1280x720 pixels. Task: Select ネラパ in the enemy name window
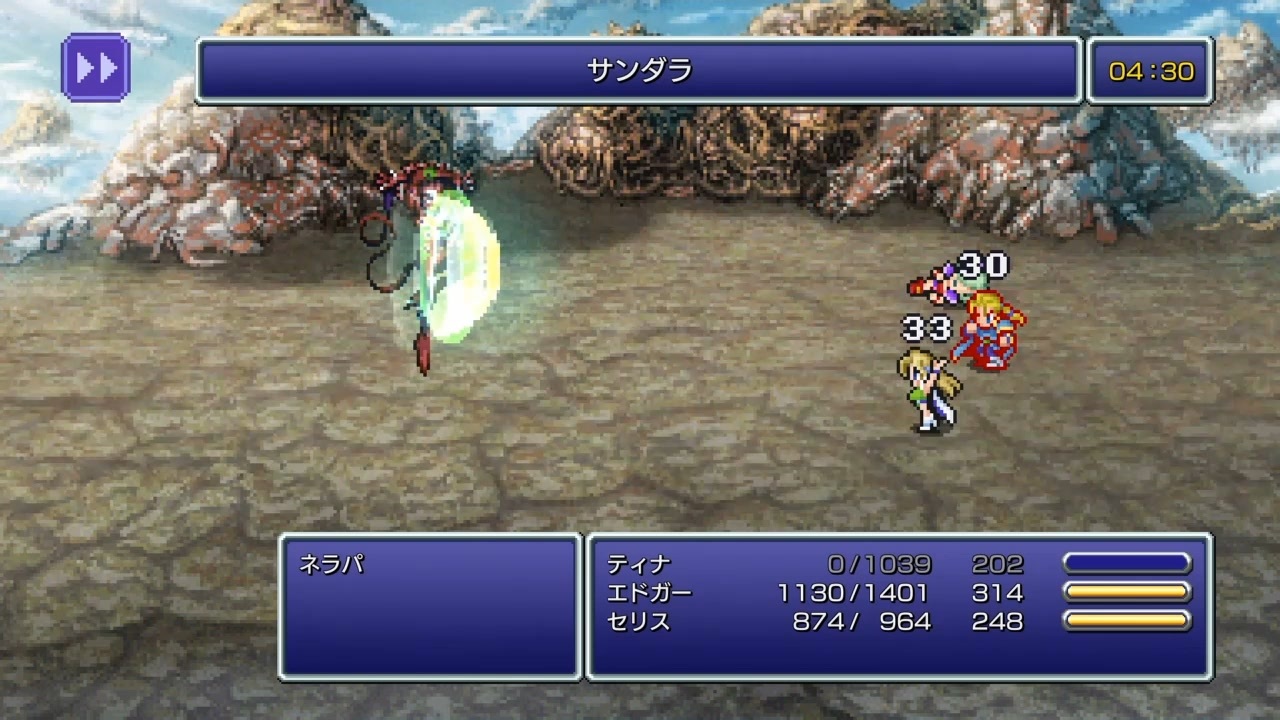(x=330, y=564)
